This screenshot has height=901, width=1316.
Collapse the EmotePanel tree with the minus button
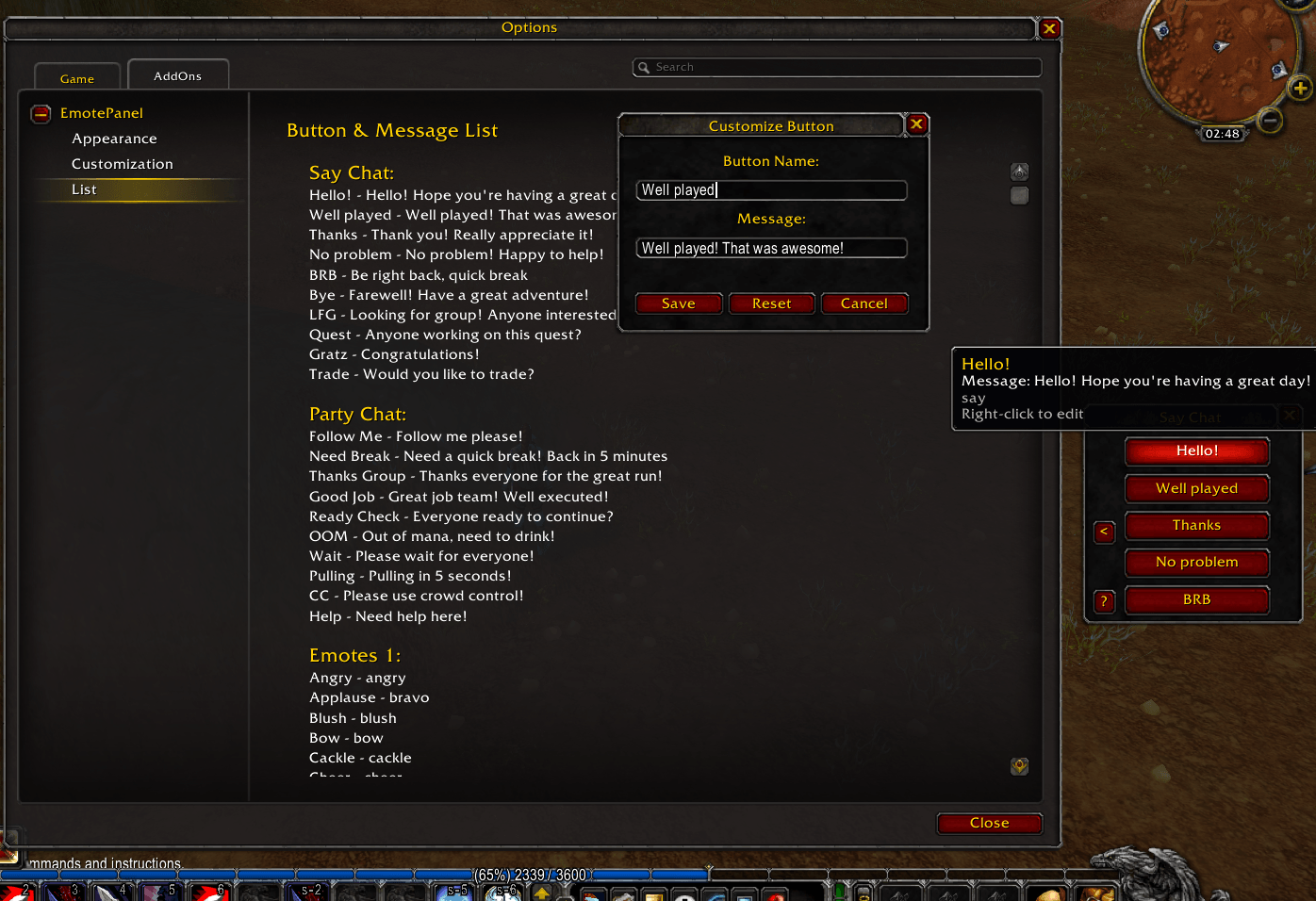point(41,113)
